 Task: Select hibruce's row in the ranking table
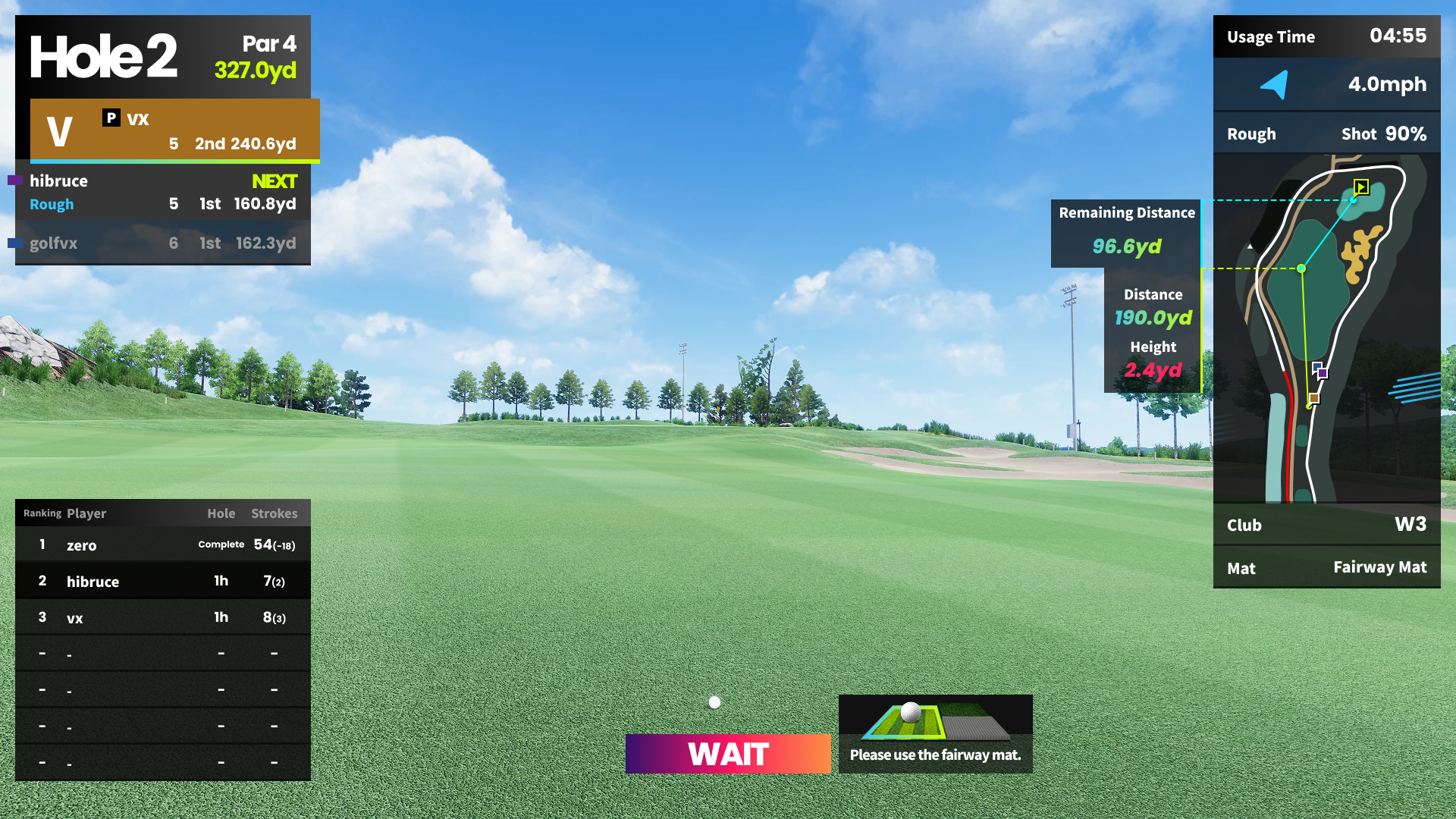coord(162,581)
